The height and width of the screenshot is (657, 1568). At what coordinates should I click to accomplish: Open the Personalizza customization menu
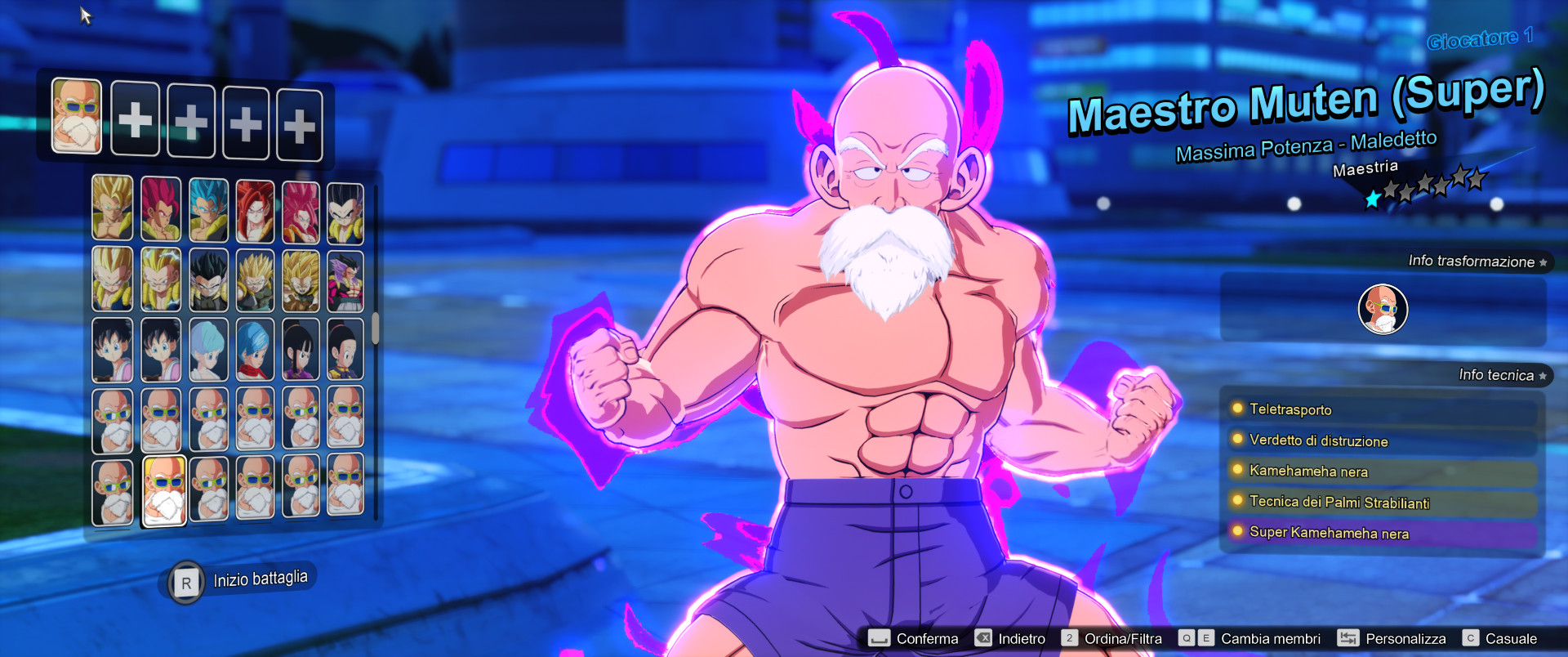[1405, 638]
